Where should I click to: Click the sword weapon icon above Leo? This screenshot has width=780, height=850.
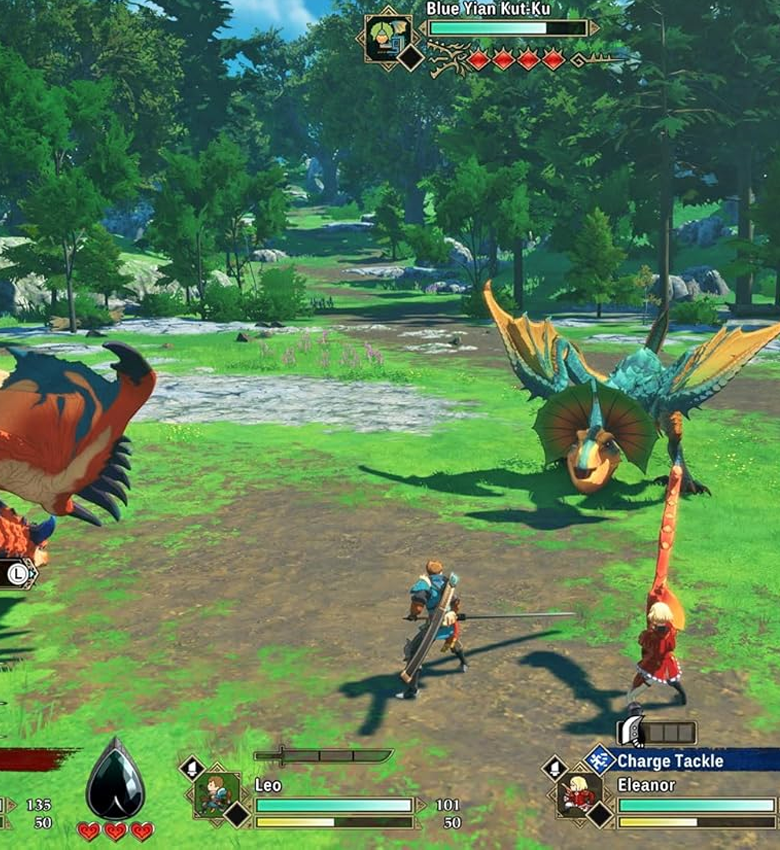click(x=322, y=756)
